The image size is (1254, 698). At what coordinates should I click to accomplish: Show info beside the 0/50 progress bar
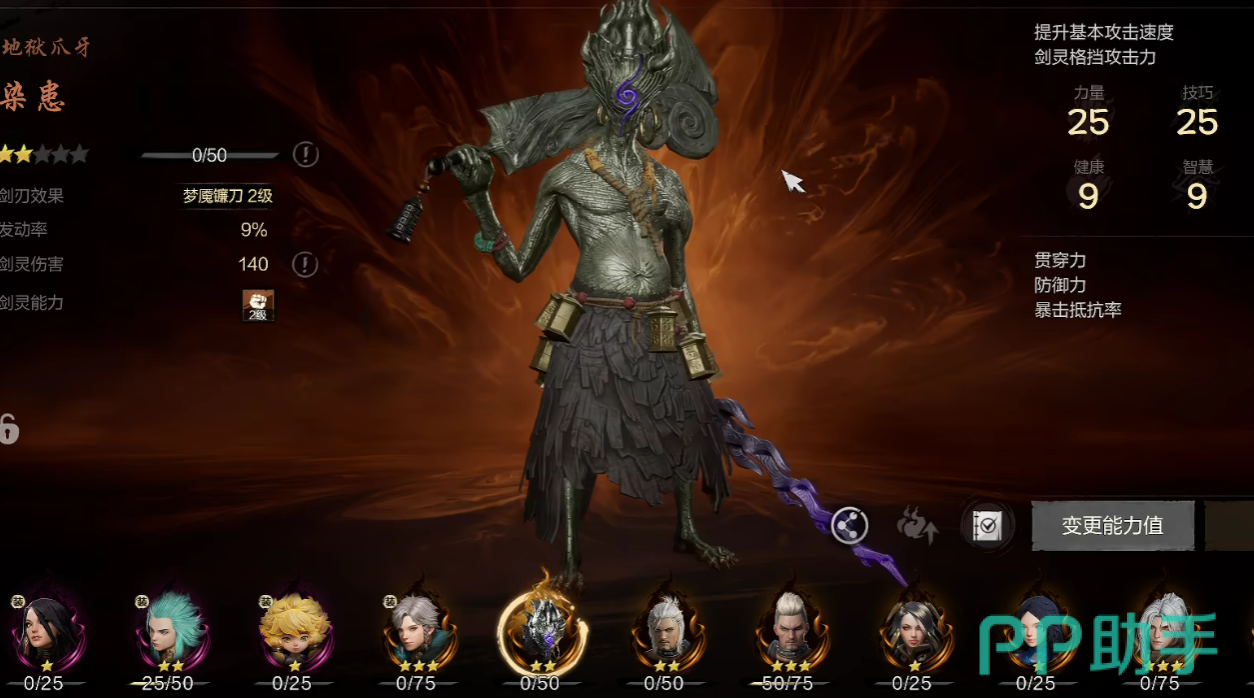[306, 154]
